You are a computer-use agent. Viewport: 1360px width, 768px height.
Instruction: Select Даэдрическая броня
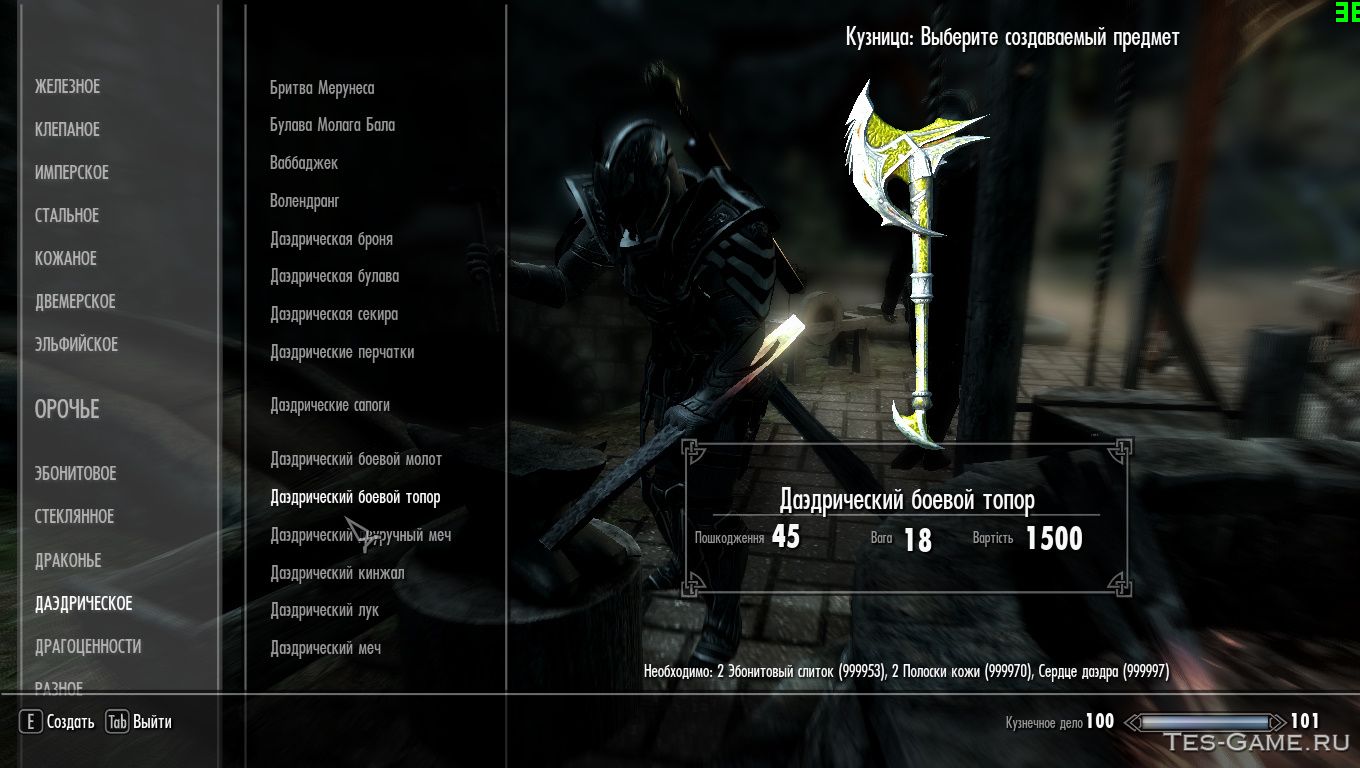[x=331, y=239]
